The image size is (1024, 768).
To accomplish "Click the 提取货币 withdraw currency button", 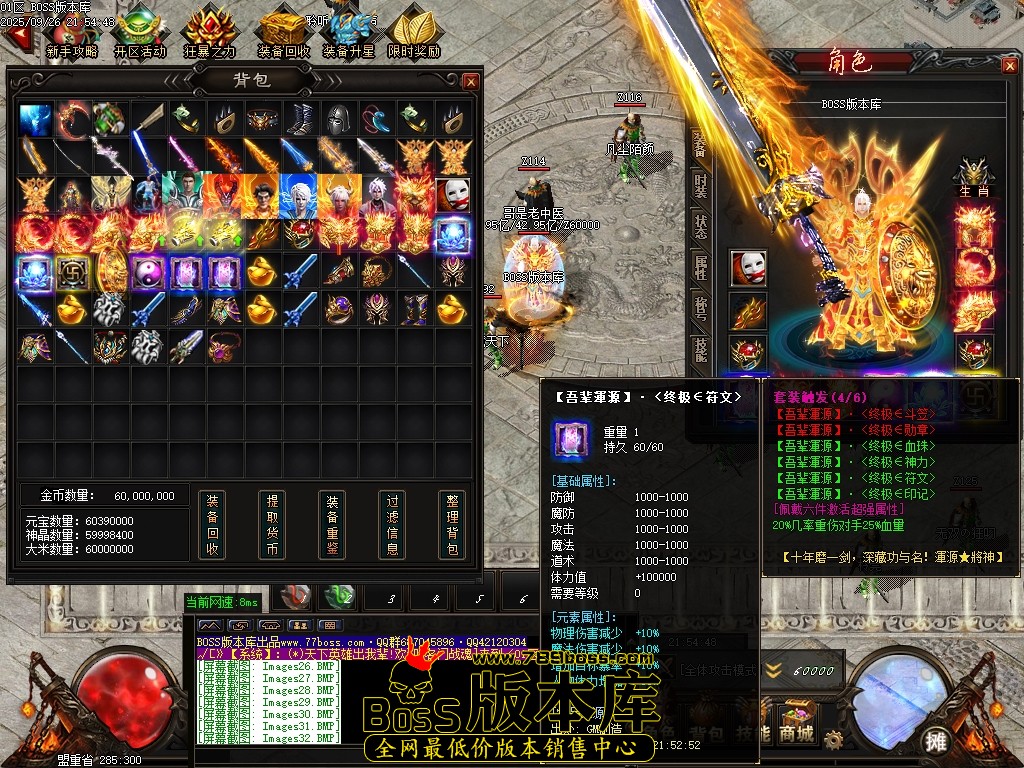I will point(271,525).
